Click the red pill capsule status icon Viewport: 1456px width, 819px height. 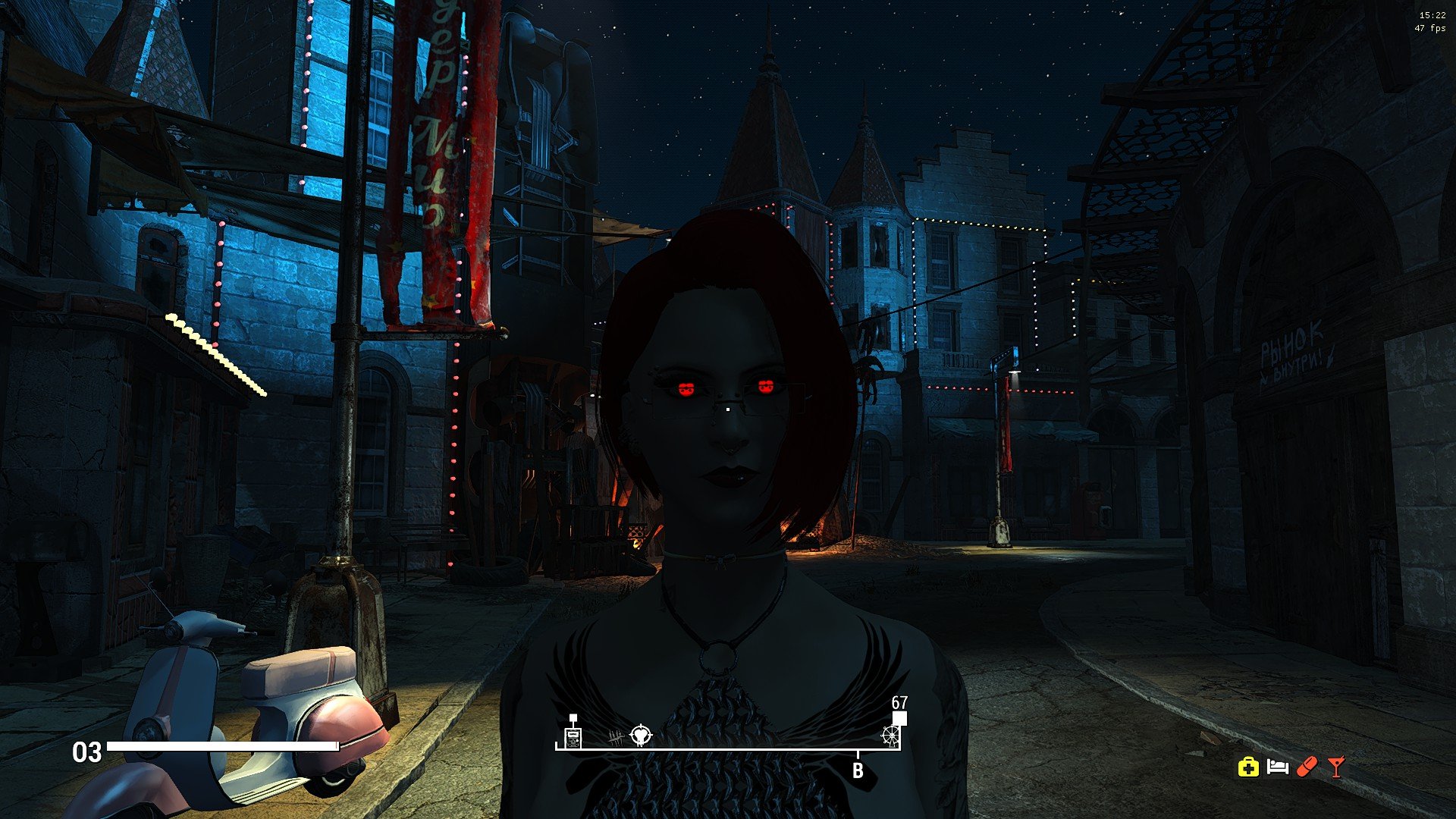(x=1307, y=767)
